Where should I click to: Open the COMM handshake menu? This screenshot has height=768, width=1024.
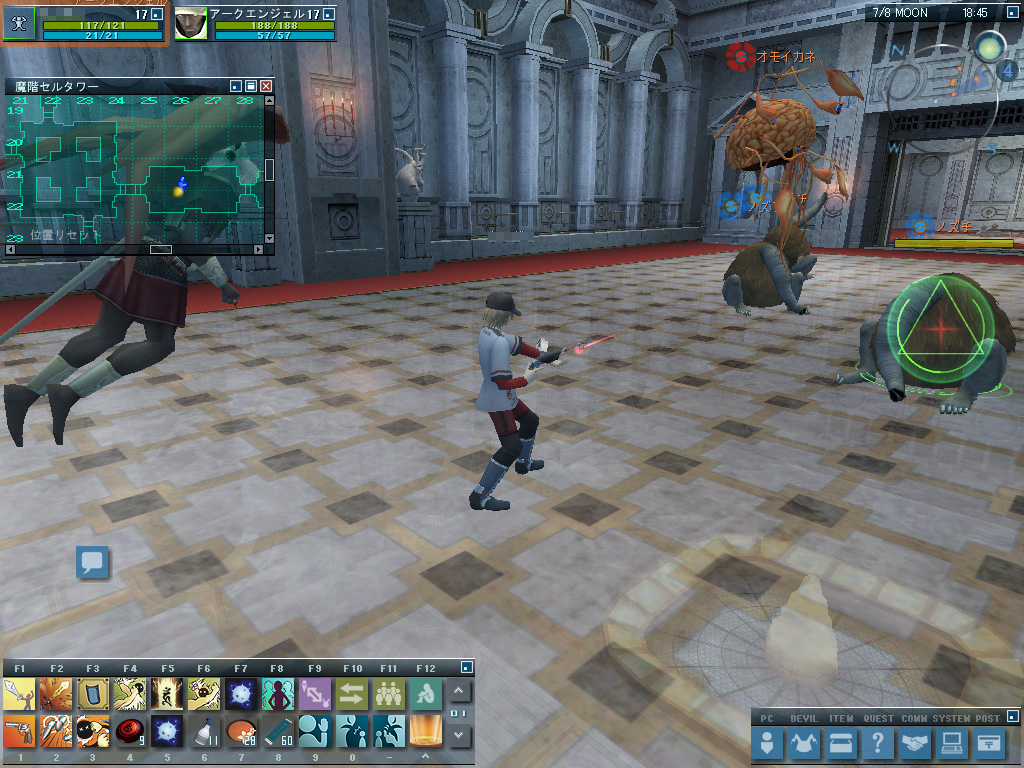click(914, 743)
